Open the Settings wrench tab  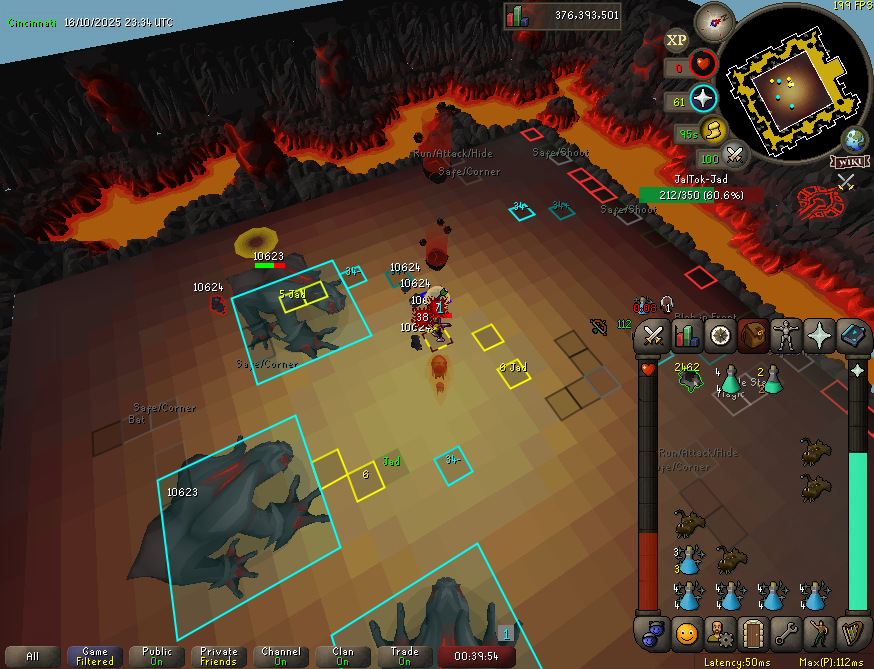tap(787, 632)
